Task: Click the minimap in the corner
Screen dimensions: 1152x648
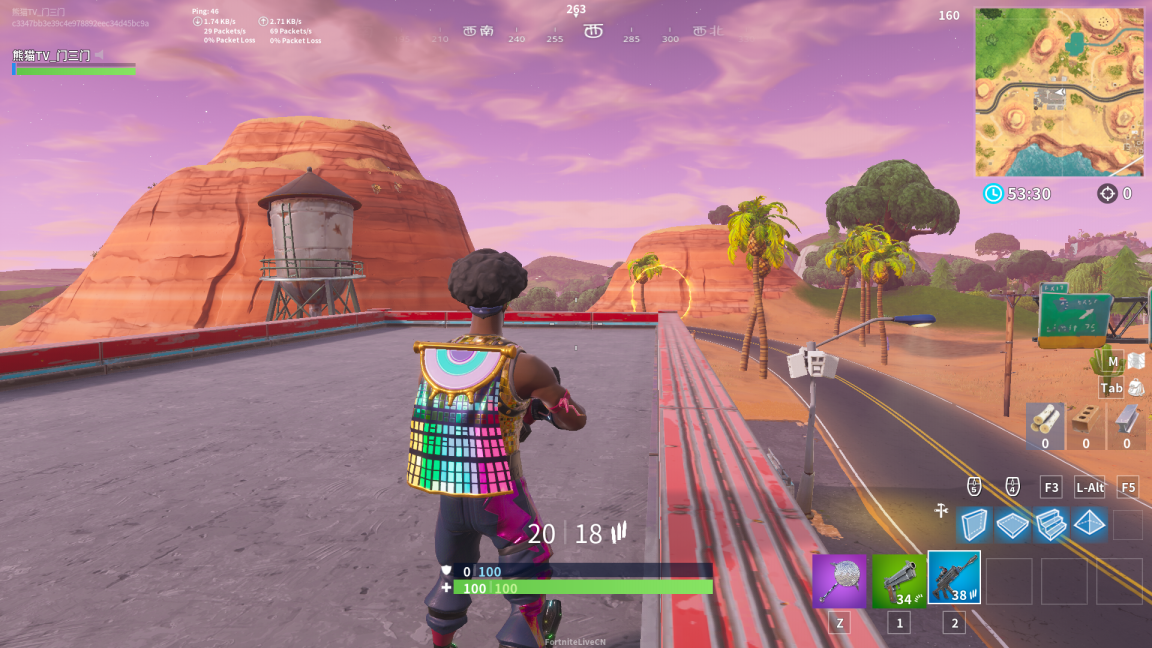Action: (x=1059, y=92)
